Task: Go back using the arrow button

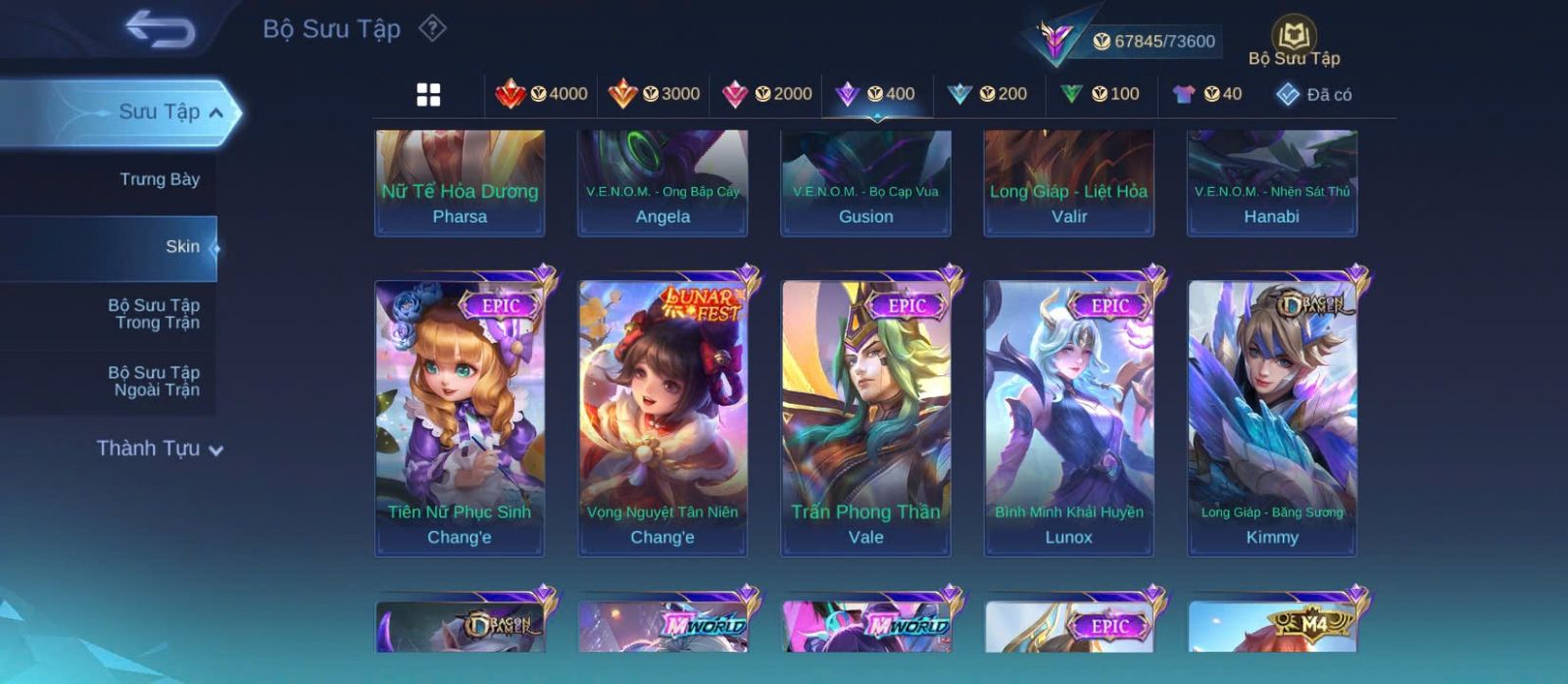Action: [160, 29]
